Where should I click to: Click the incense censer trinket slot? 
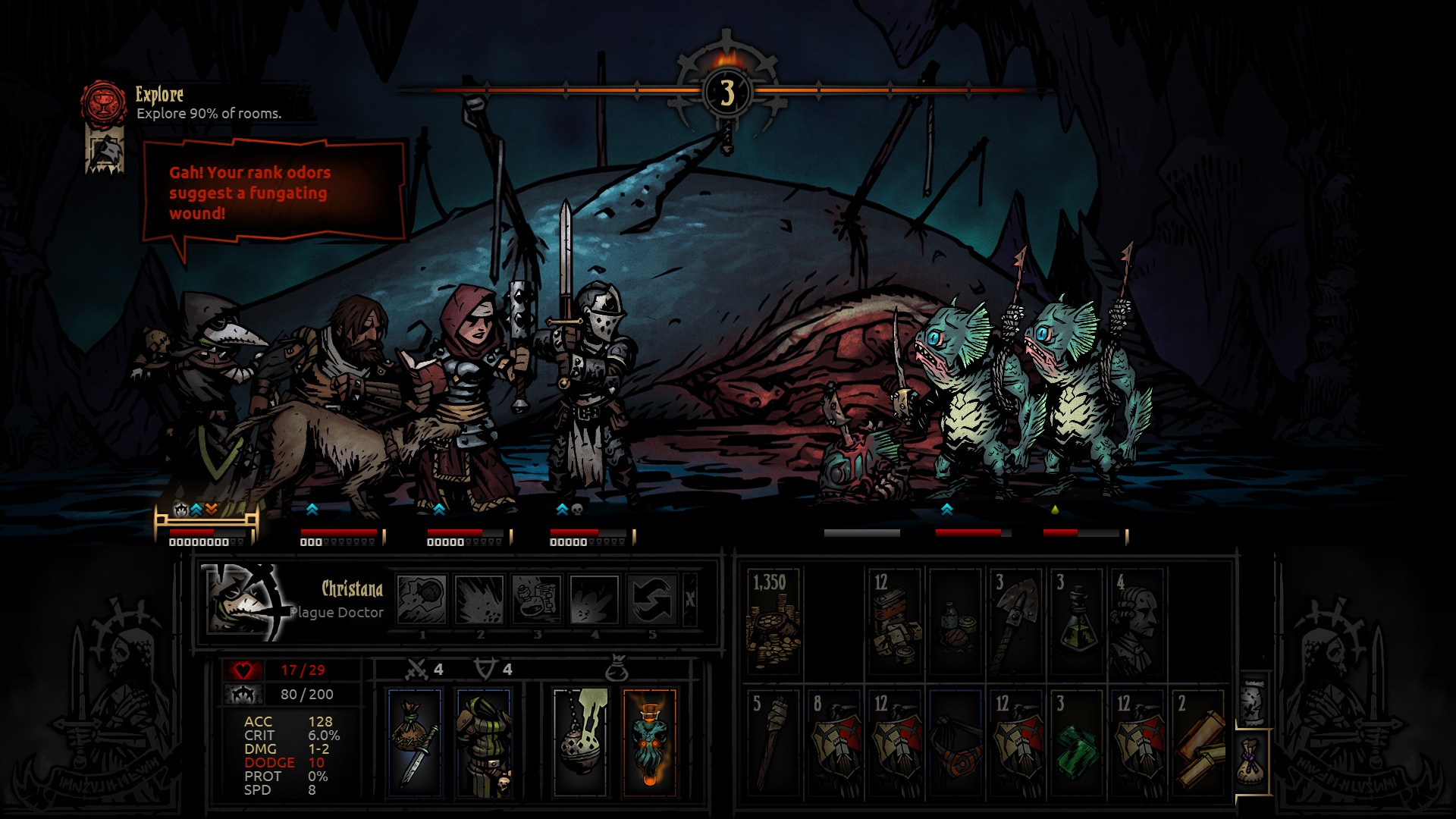579,739
